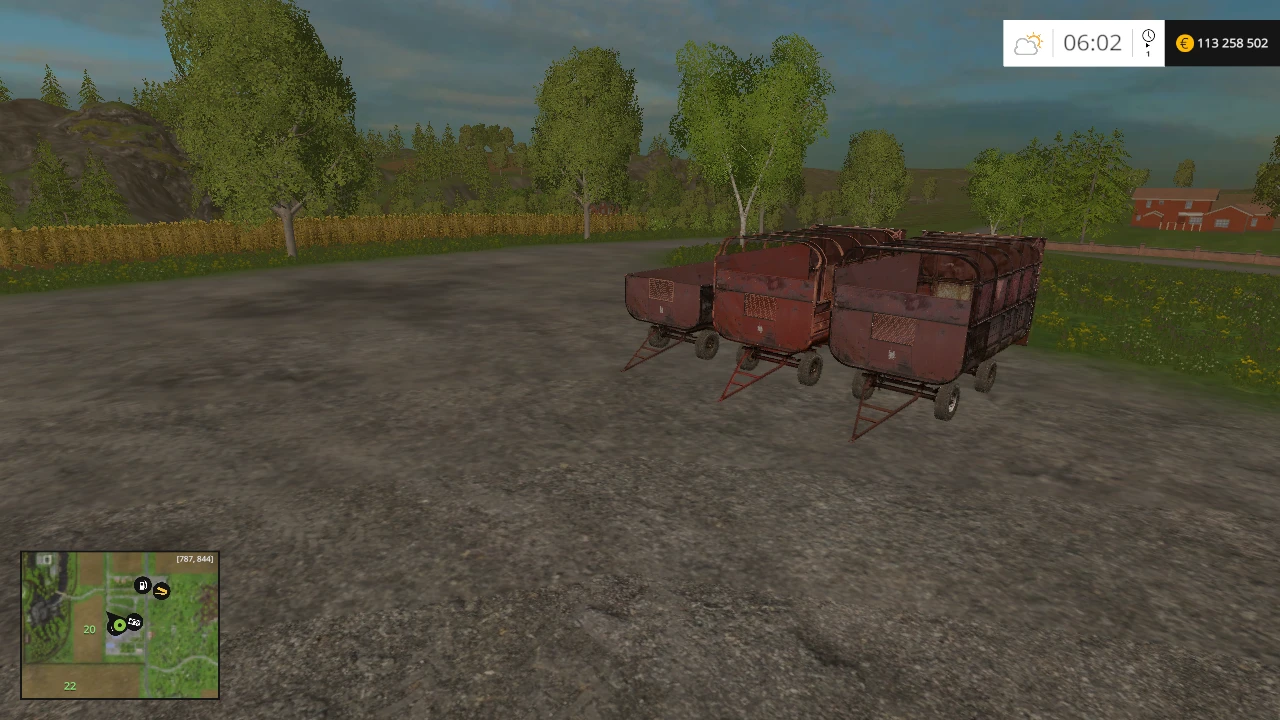Viewport: 1280px width, 720px height.
Task: Select field number 20 on the minimap
Action: point(89,629)
